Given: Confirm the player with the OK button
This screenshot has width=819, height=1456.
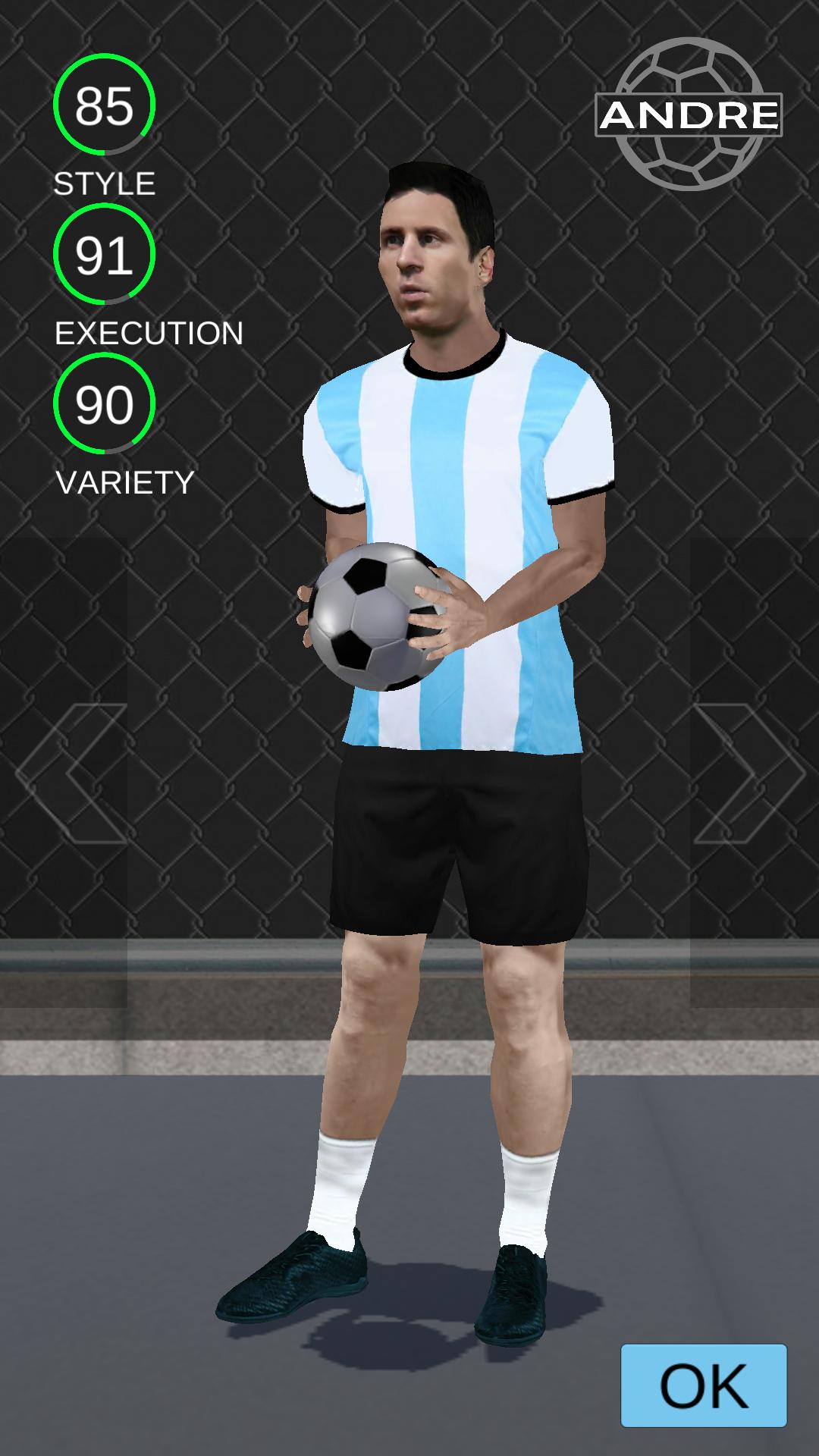Looking at the screenshot, I should click(x=704, y=1385).
